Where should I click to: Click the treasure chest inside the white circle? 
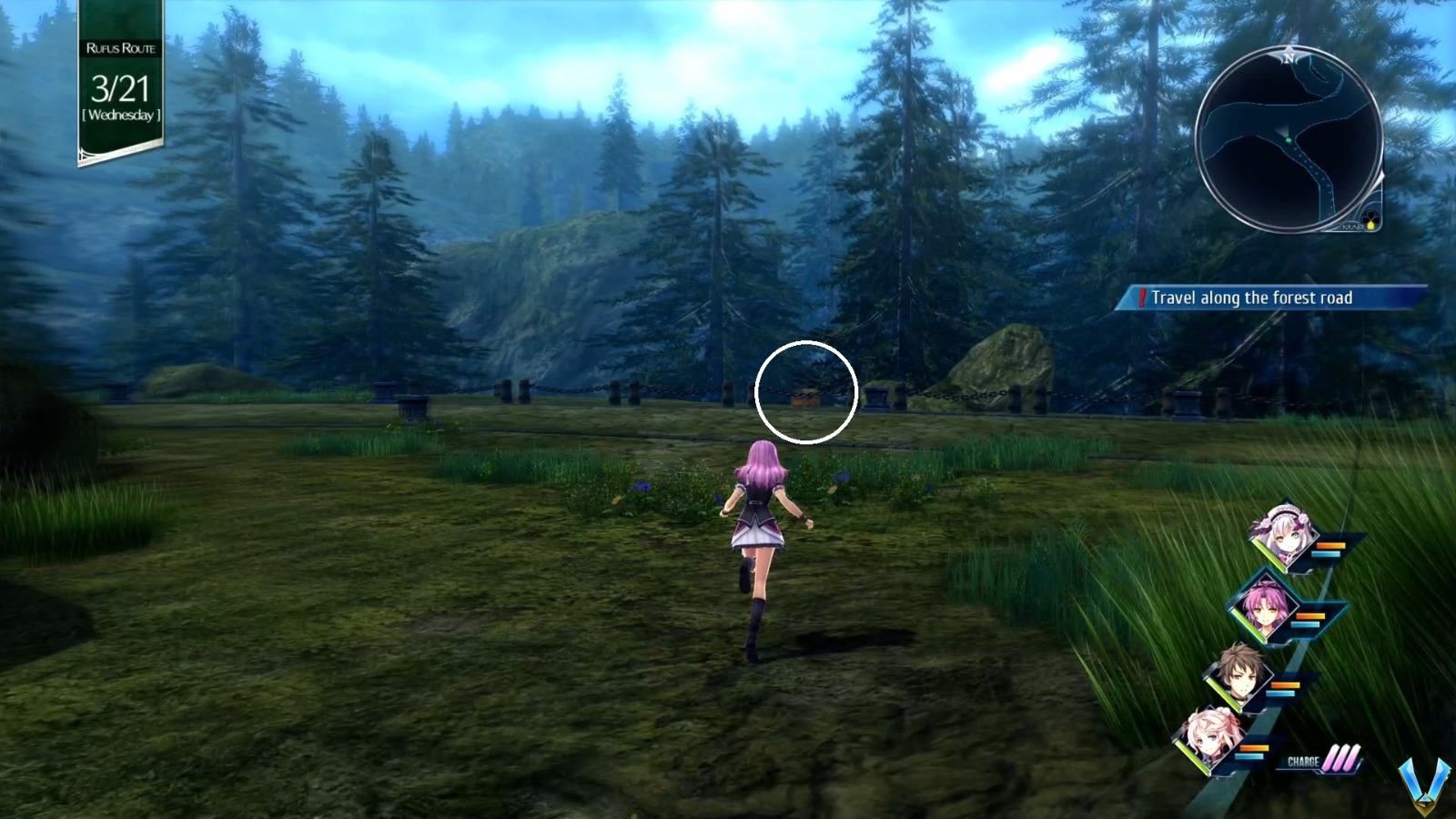806,398
